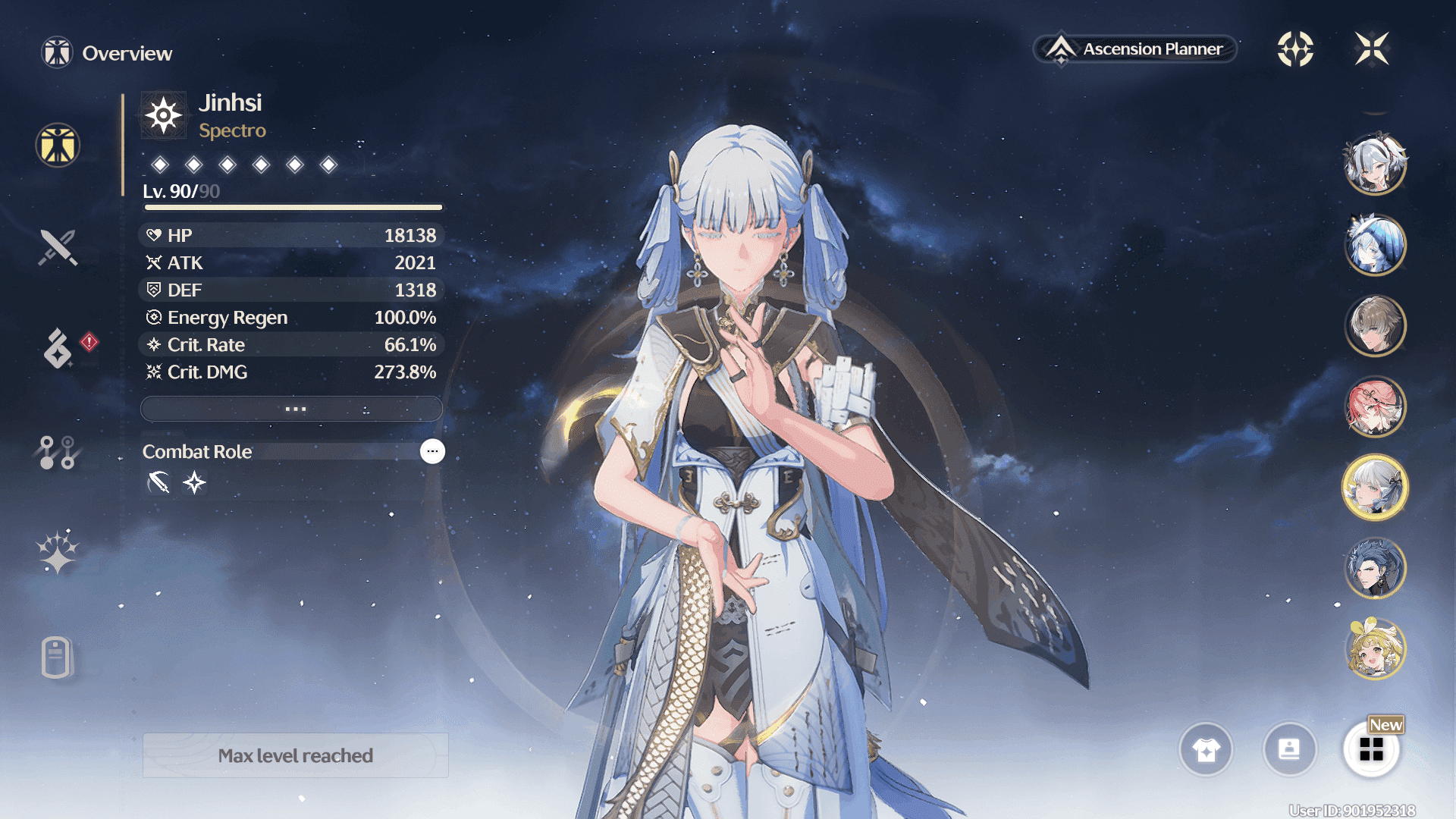
Task: Select the pink-haired character portrait
Action: (x=1375, y=406)
